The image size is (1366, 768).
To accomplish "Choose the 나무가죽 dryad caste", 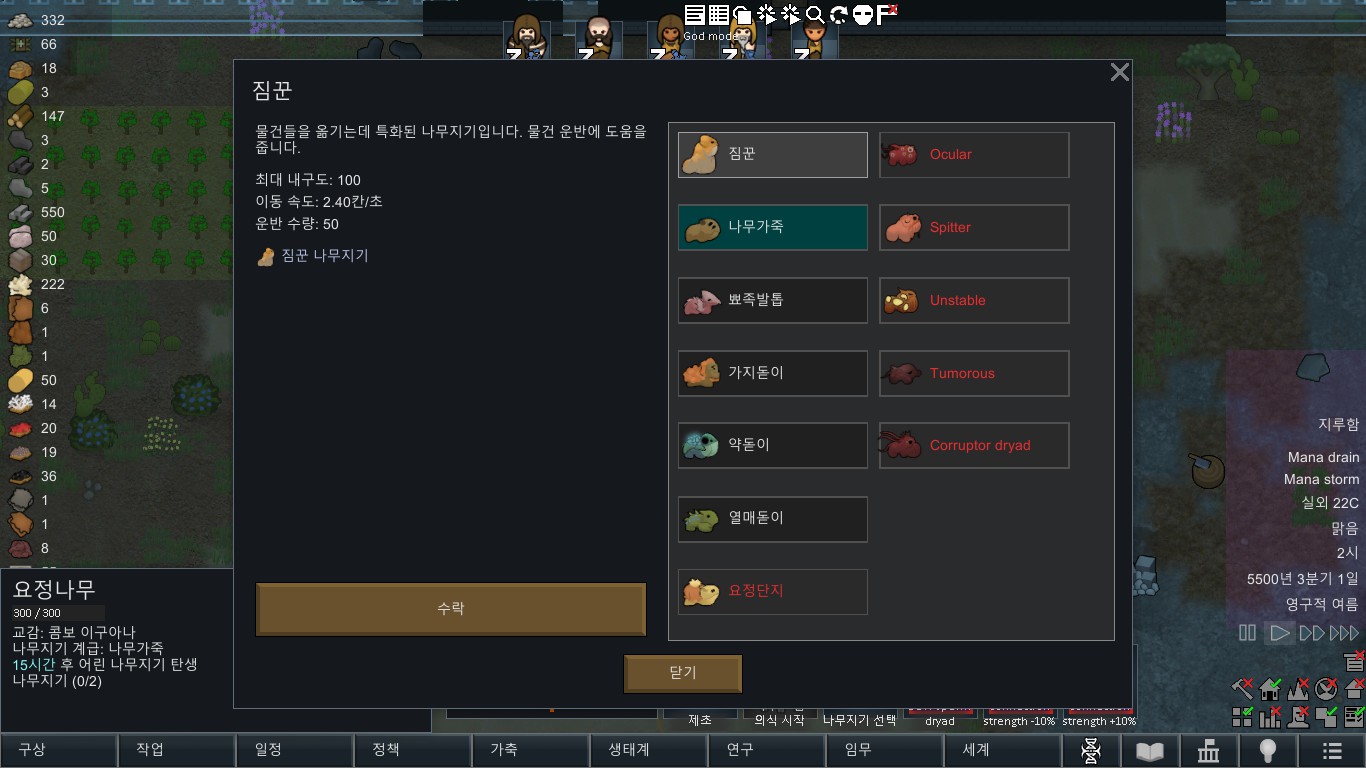I will (x=773, y=227).
